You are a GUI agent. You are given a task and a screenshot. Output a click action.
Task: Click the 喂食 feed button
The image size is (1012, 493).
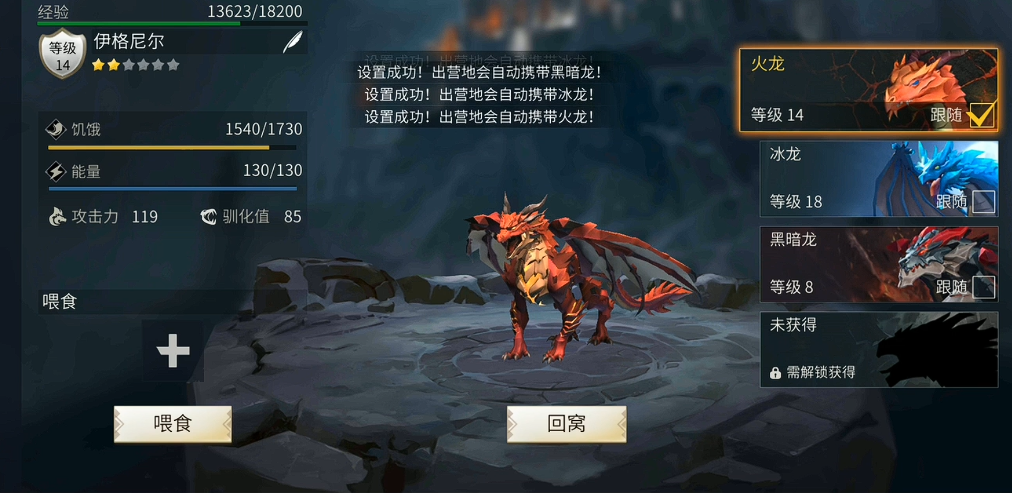173,424
